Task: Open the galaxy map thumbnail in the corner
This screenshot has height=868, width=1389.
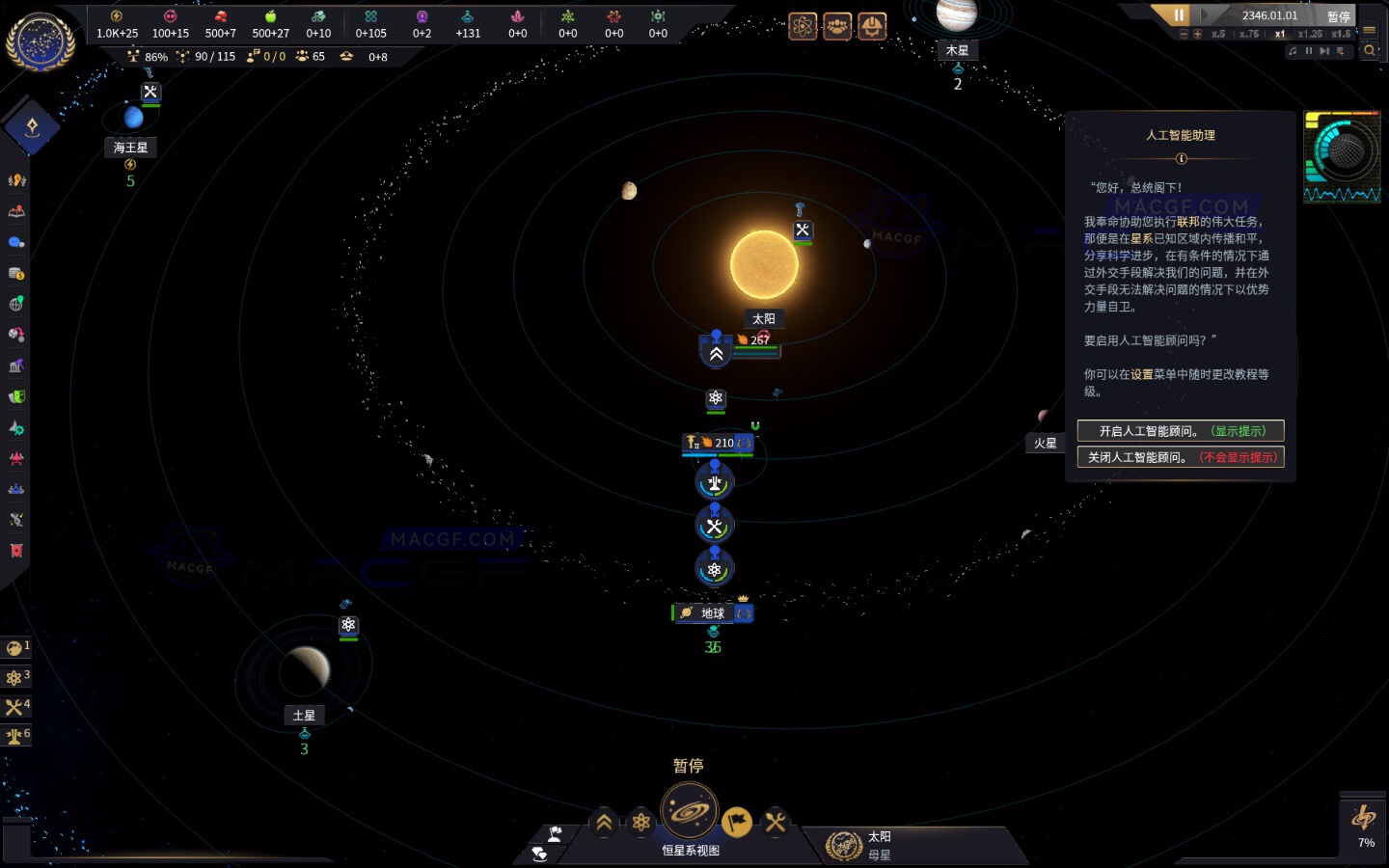Action: pyautogui.click(x=1343, y=157)
